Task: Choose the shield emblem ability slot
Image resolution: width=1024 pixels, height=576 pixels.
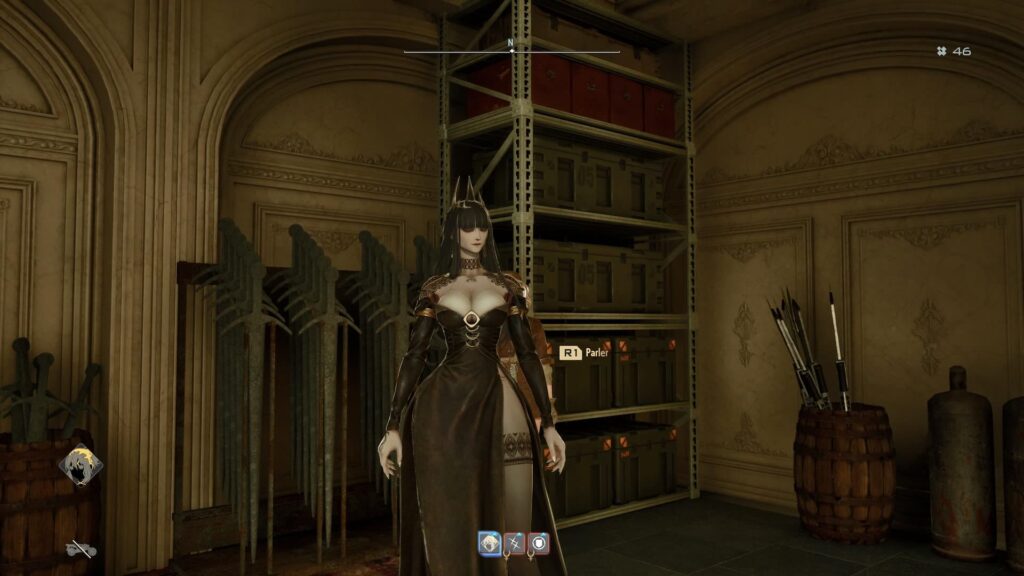Action: [x=538, y=543]
